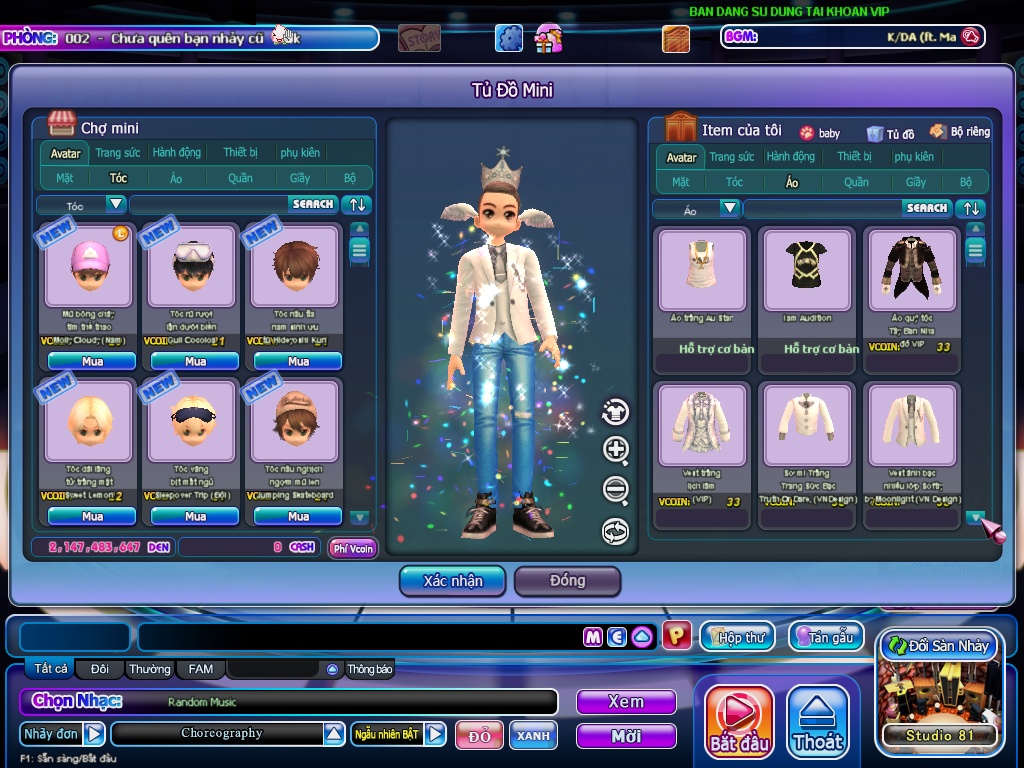1024x768 pixels.
Task: Zoom out the avatar preview
Action: pyautogui.click(x=616, y=490)
